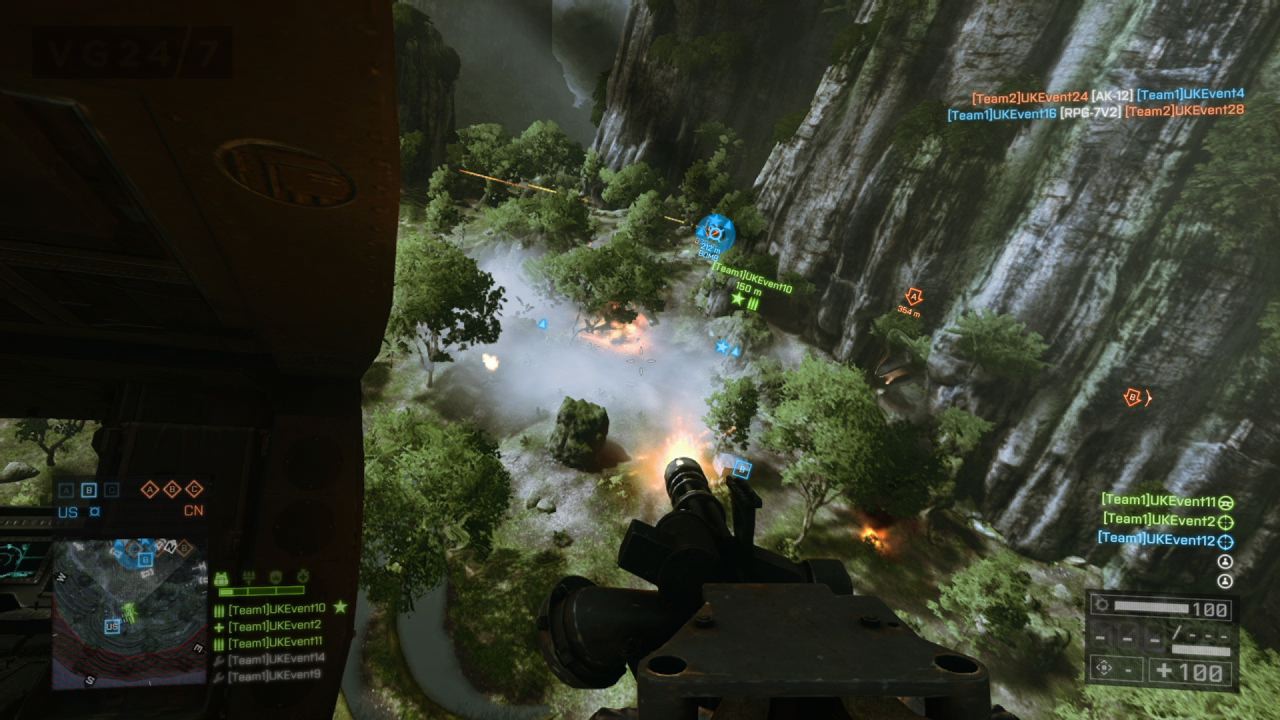Click the orange objective B diamond marker
The height and width of the screenshot is (720, 1280).
click(1131, 397)
